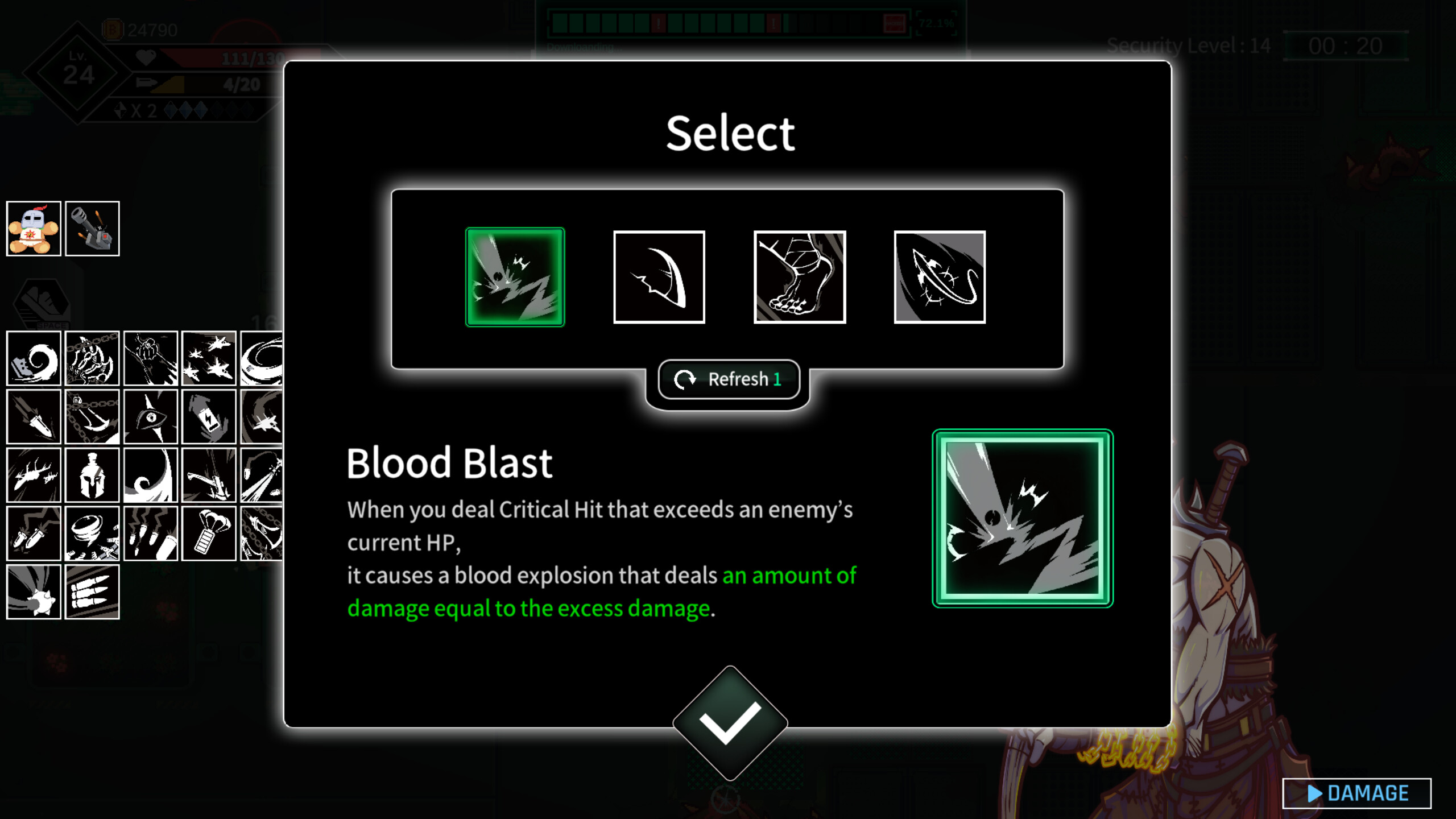Select the turret weapon icon next to the character
Viewport: 1456px width, 819px height.
[92, 229]
